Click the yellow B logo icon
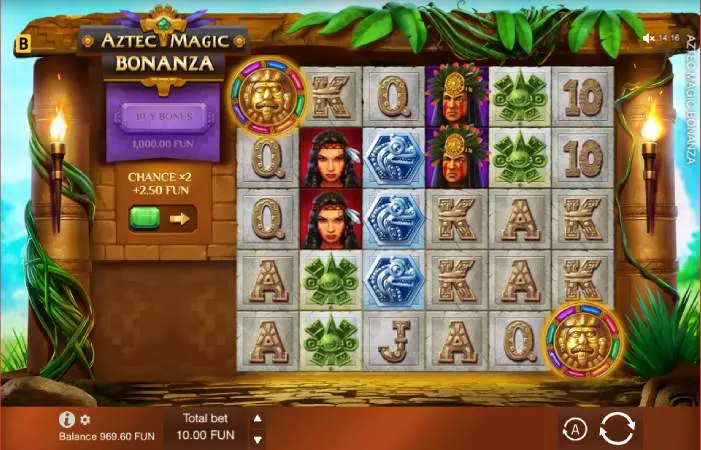The image size is (701, 450). point(22,44)
